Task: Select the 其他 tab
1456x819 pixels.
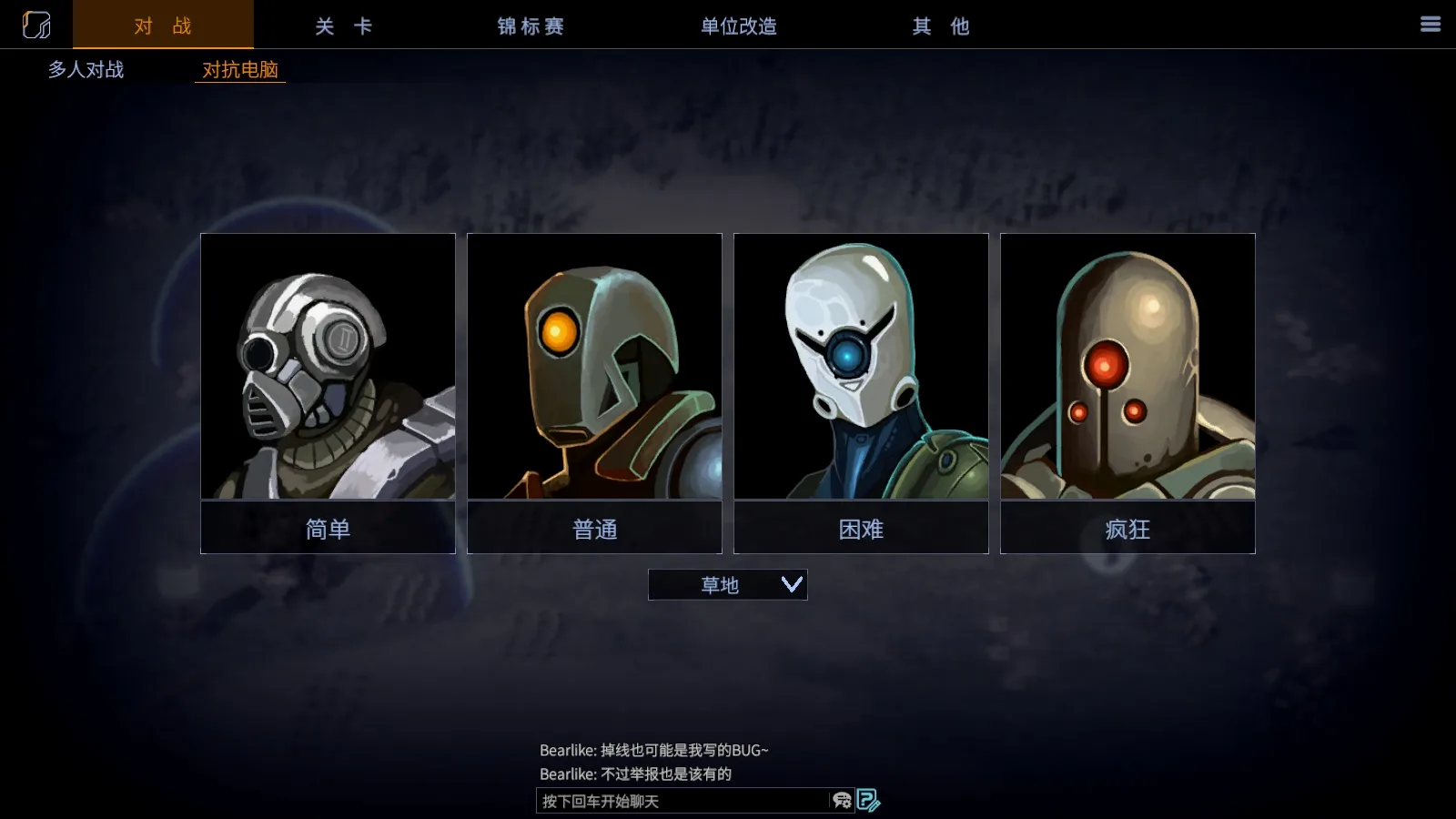Action: (x=941, y=26)
